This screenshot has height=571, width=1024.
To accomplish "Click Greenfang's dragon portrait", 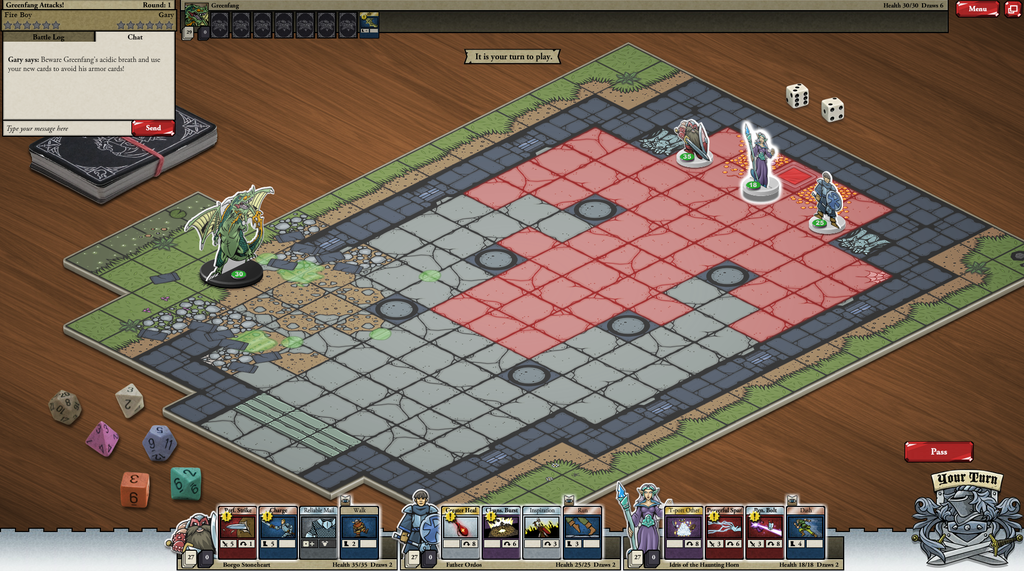I will click(196, 17).
